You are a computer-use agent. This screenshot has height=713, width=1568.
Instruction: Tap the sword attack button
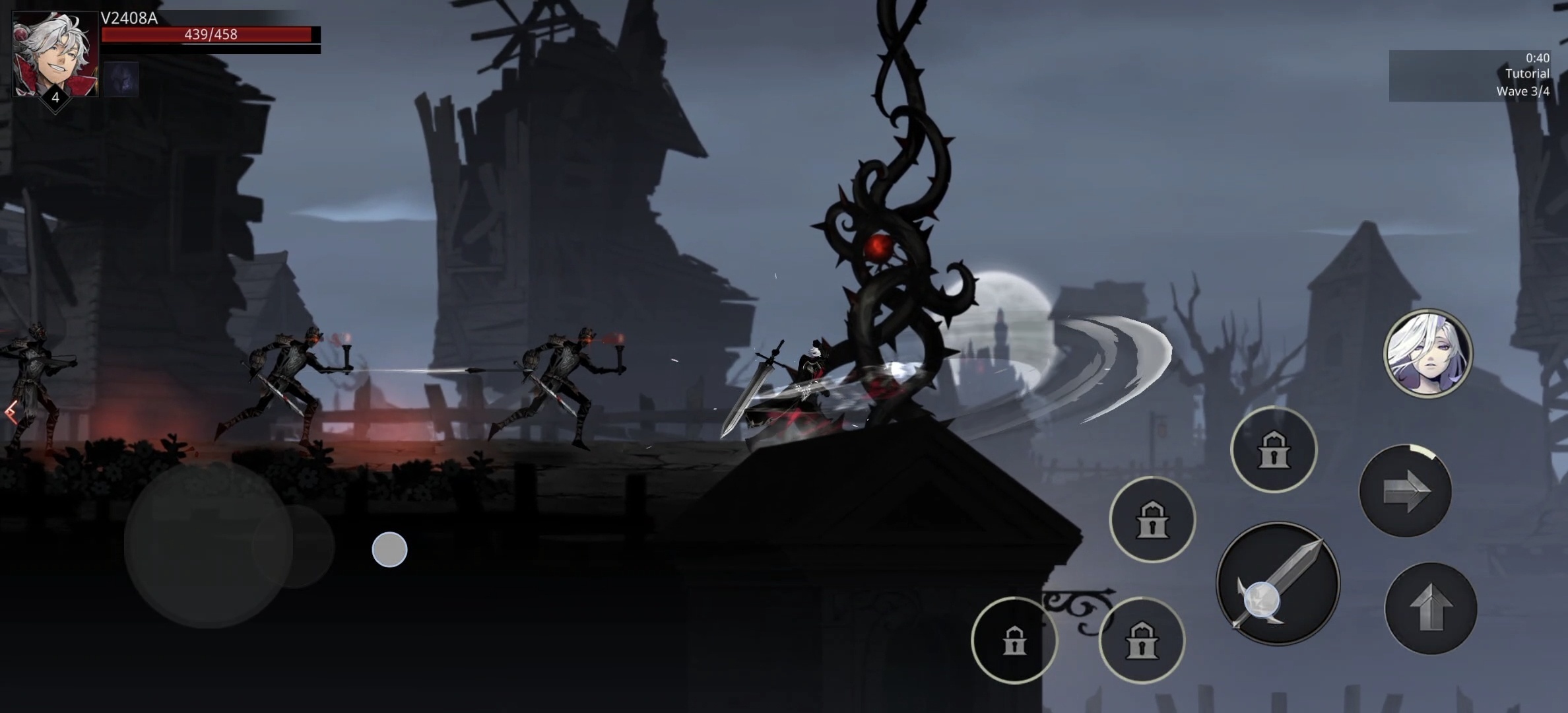click(x=1278, y=583)
